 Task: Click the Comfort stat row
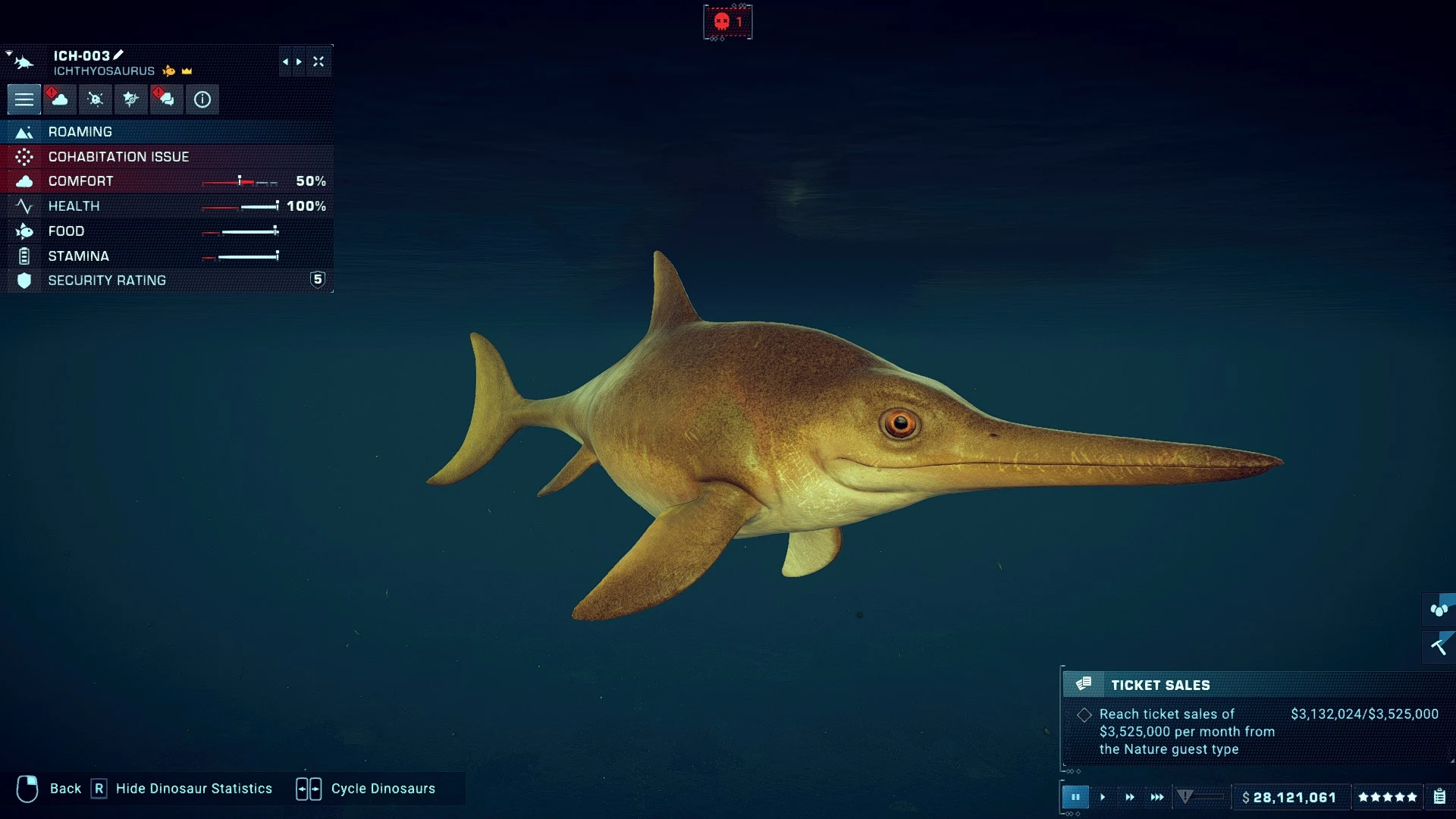[167, 181]
